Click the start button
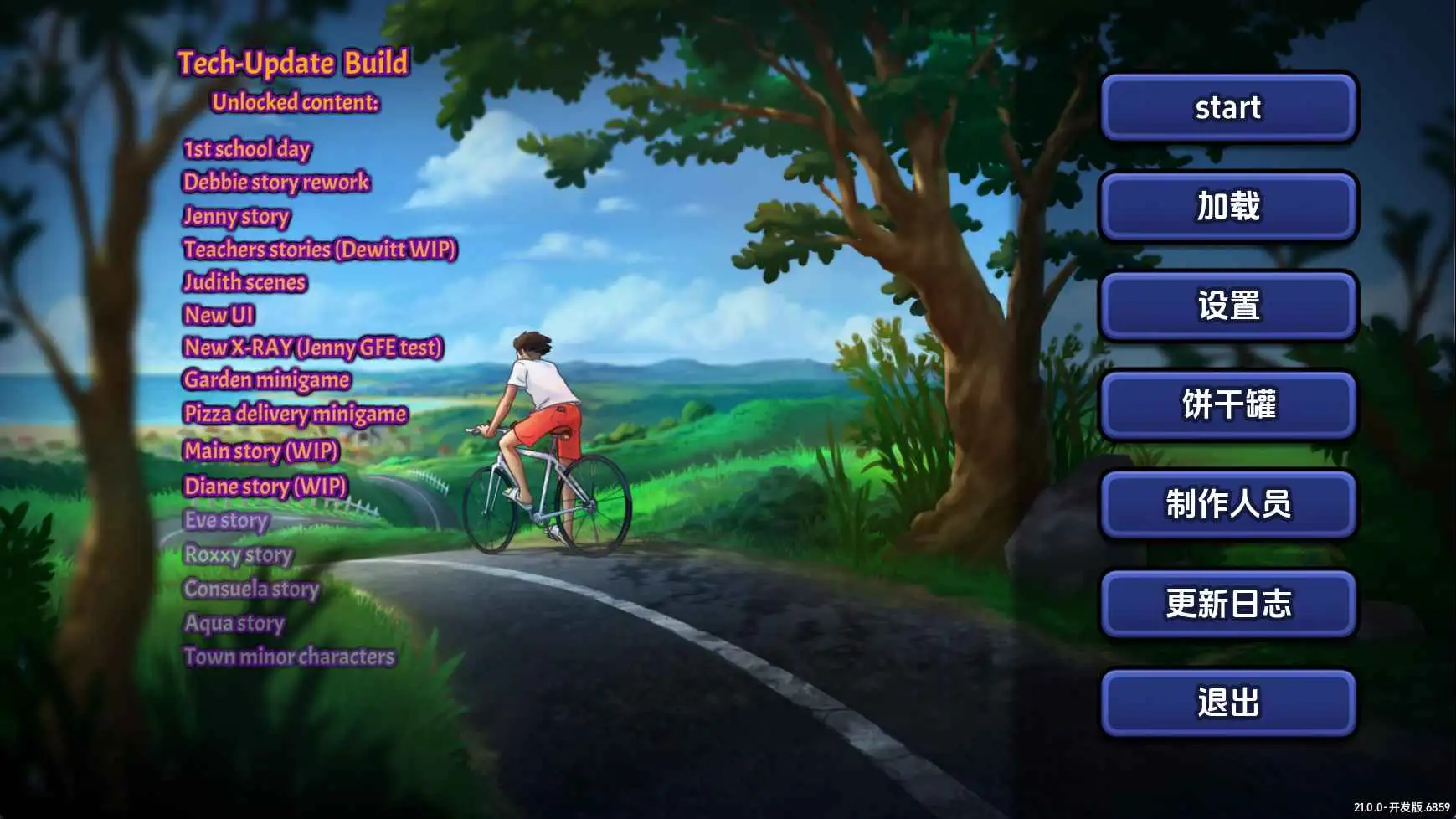 click(1227, 107)
